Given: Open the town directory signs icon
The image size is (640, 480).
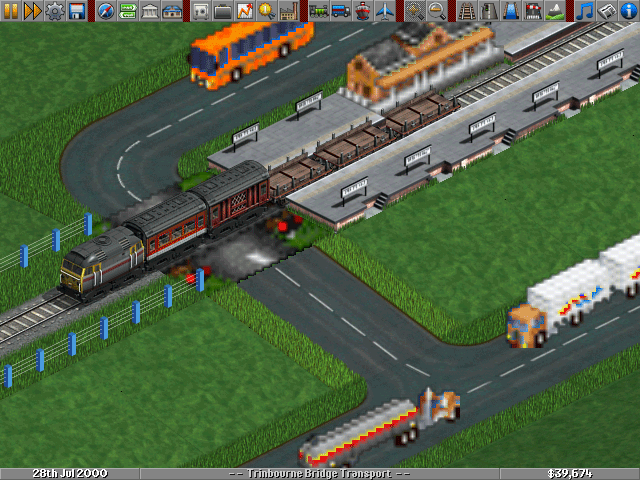Looking at the screenshot, I should click(128, 11).
